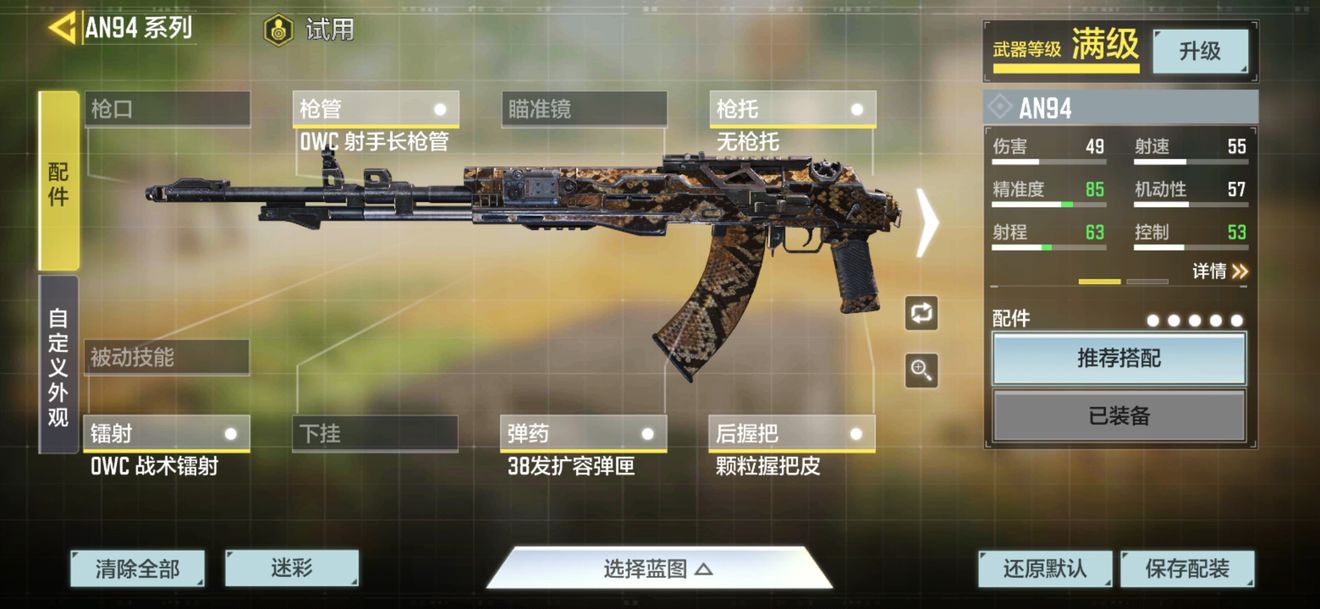The image size is (1320, 609).
Task: Open the 枪管 barrel attachment slot
Action: click(x=376, y=109)
